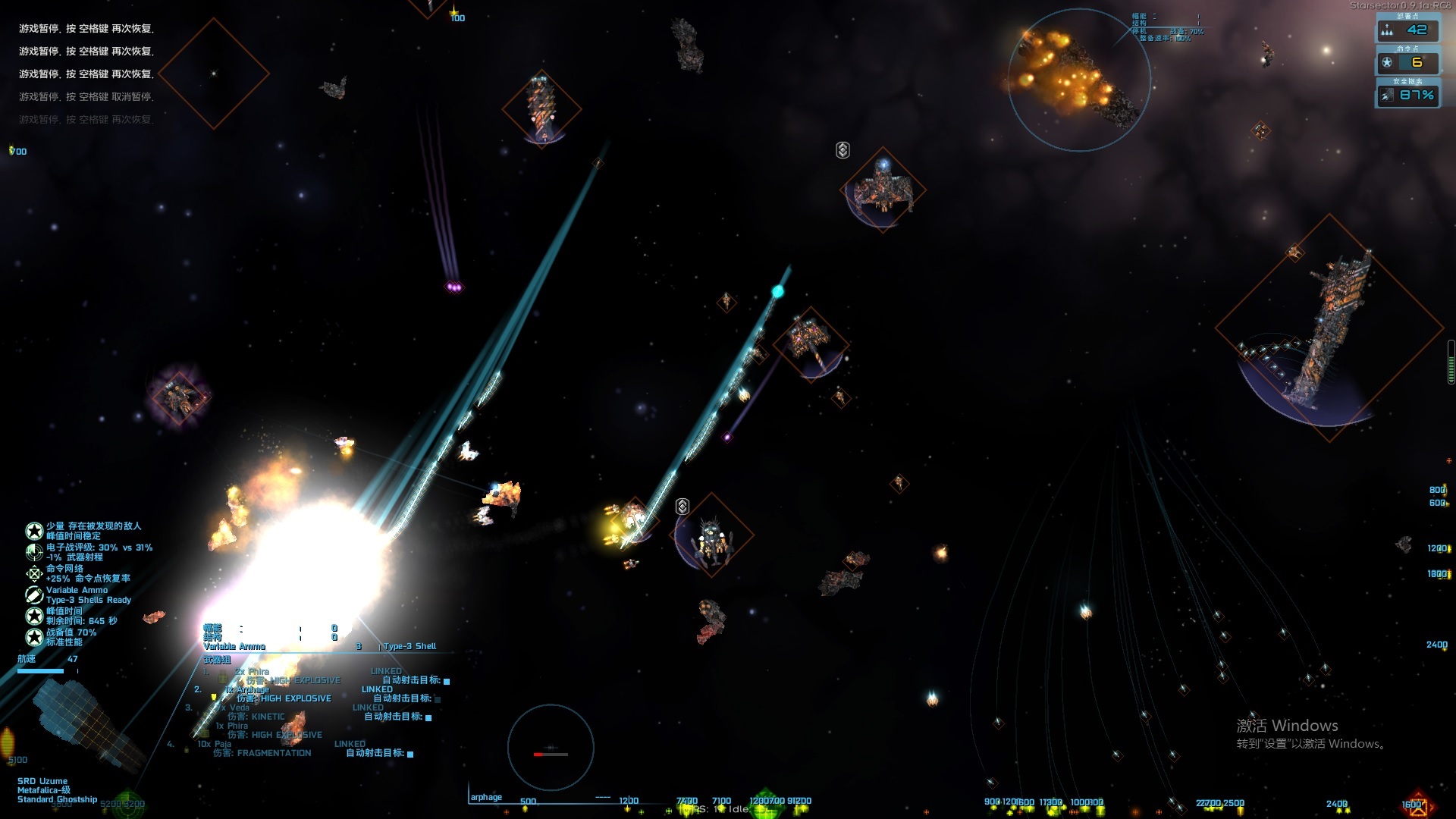Click the electronic warfare rating radar icon
This screenshot has height=819, width=1456.
34,552
